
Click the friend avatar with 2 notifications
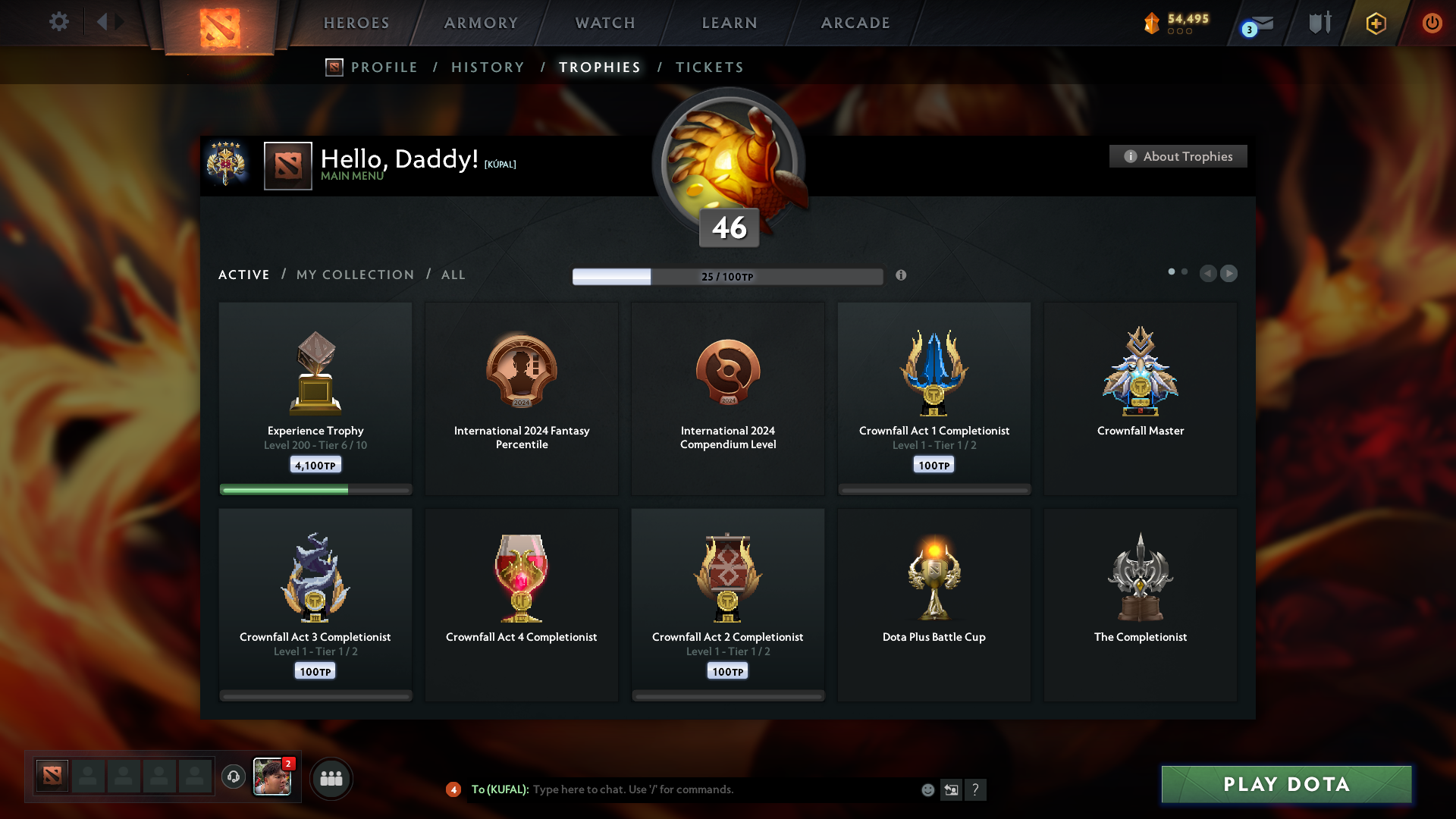(x=273, y=777)
